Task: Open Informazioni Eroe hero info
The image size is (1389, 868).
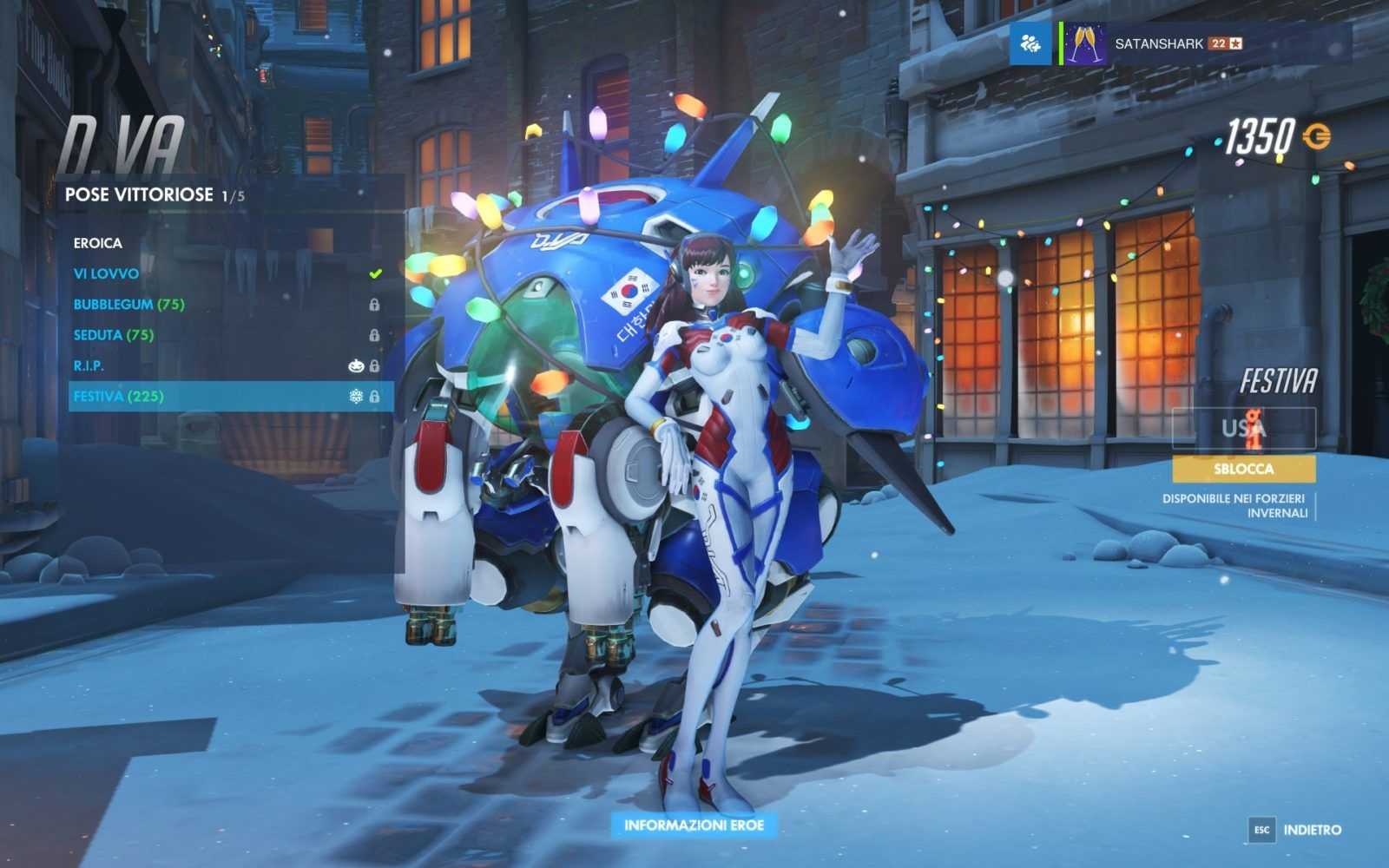Action: [x=694, y=825]
